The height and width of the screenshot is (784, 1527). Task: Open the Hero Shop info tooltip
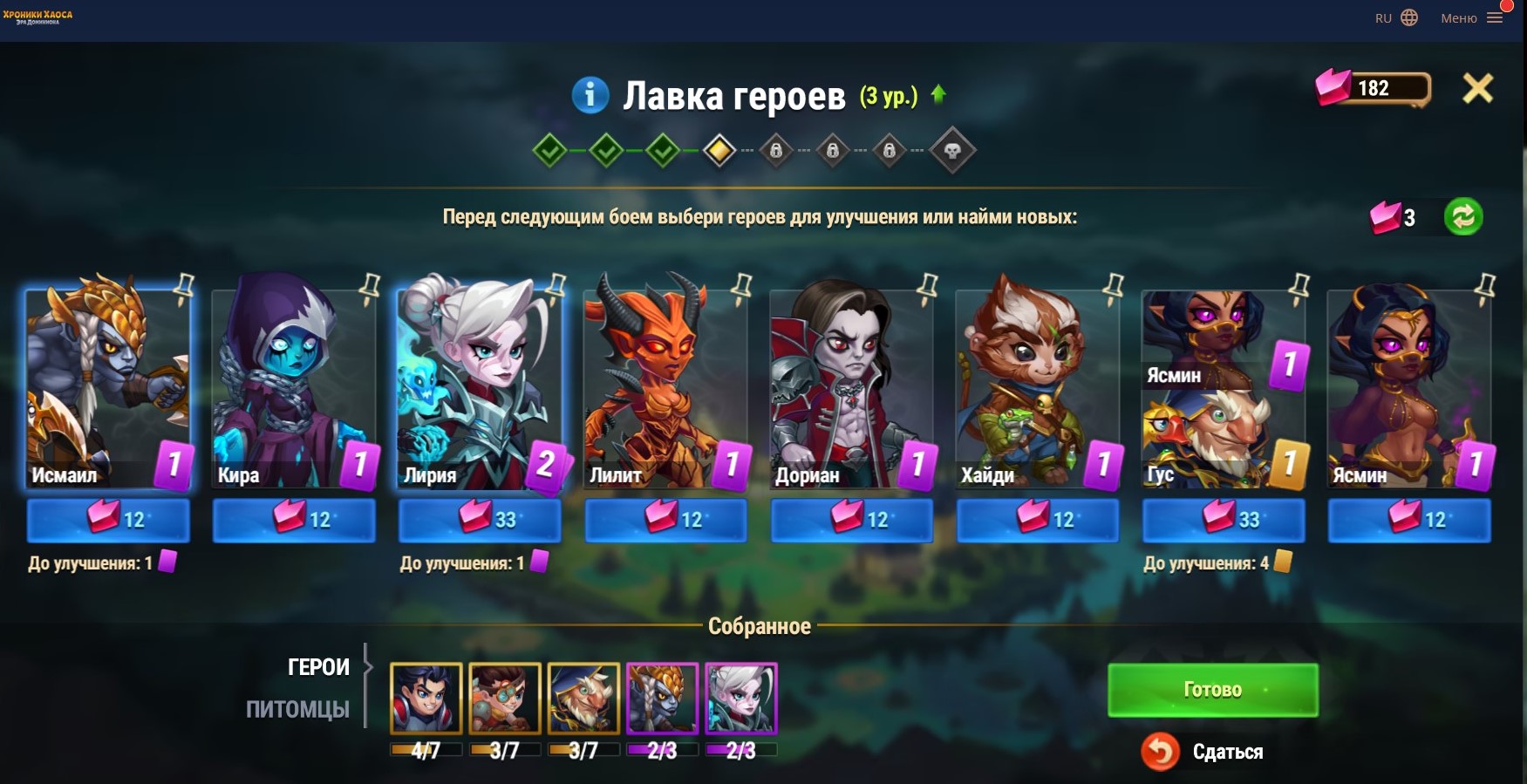(590, 94)
